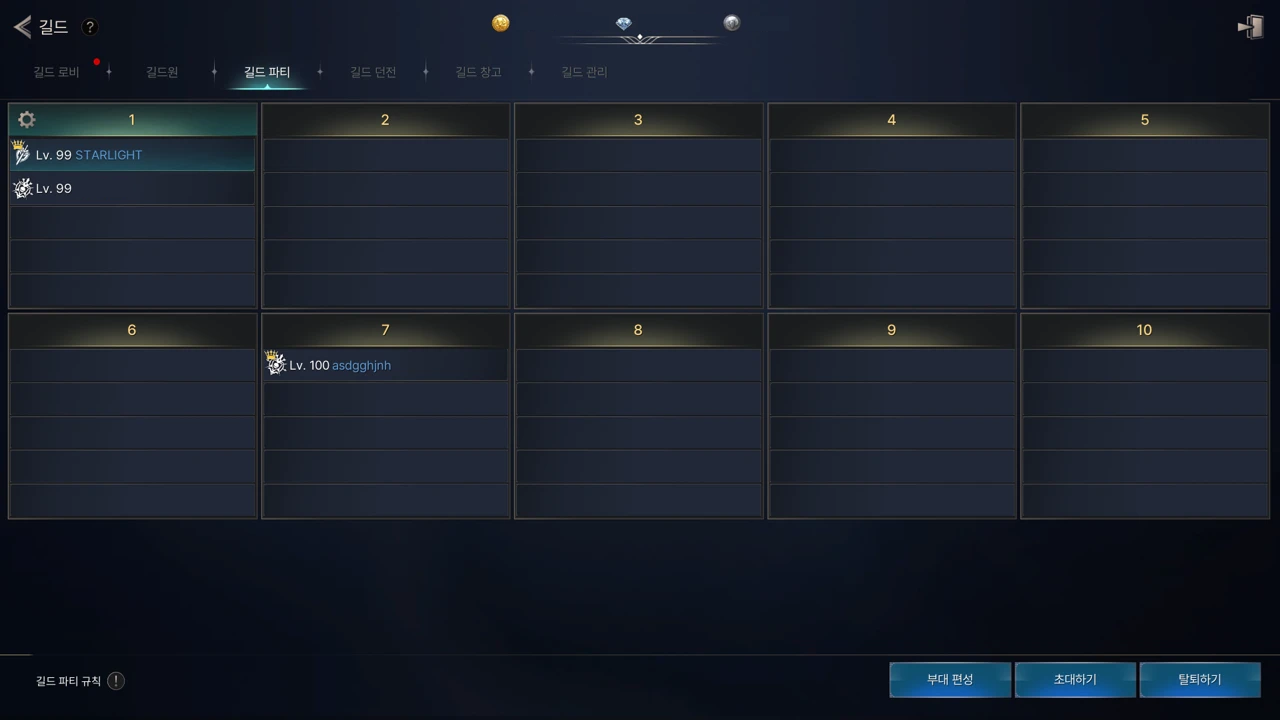This screenshot has height=720, width=1280.
Task: Click the 부대 편성 button
Action: point(949,680)
